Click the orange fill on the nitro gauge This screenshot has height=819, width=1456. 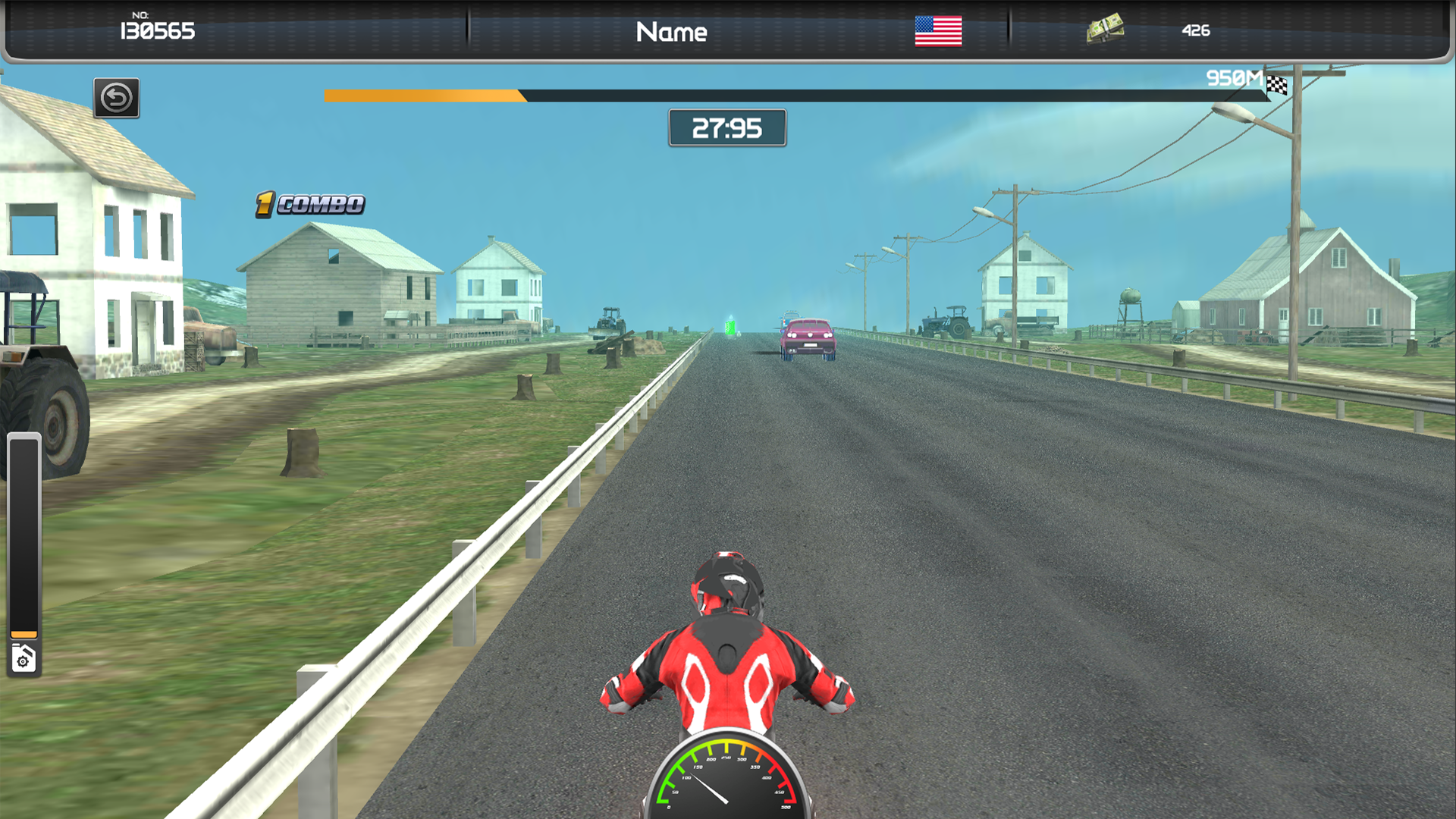click(x=25, y=634)
